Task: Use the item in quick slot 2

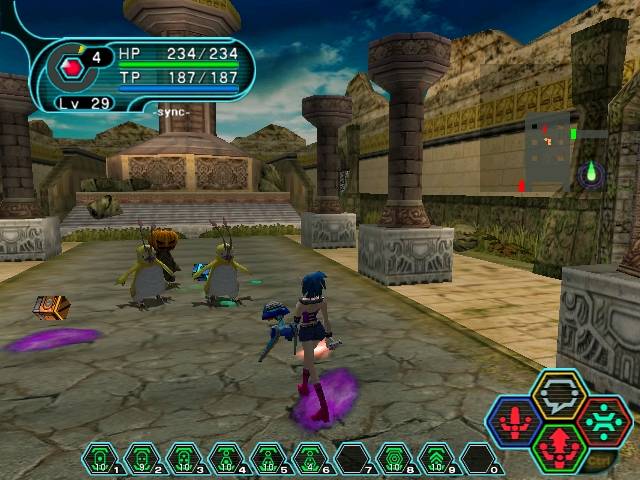Action: [x=142, y=459]
